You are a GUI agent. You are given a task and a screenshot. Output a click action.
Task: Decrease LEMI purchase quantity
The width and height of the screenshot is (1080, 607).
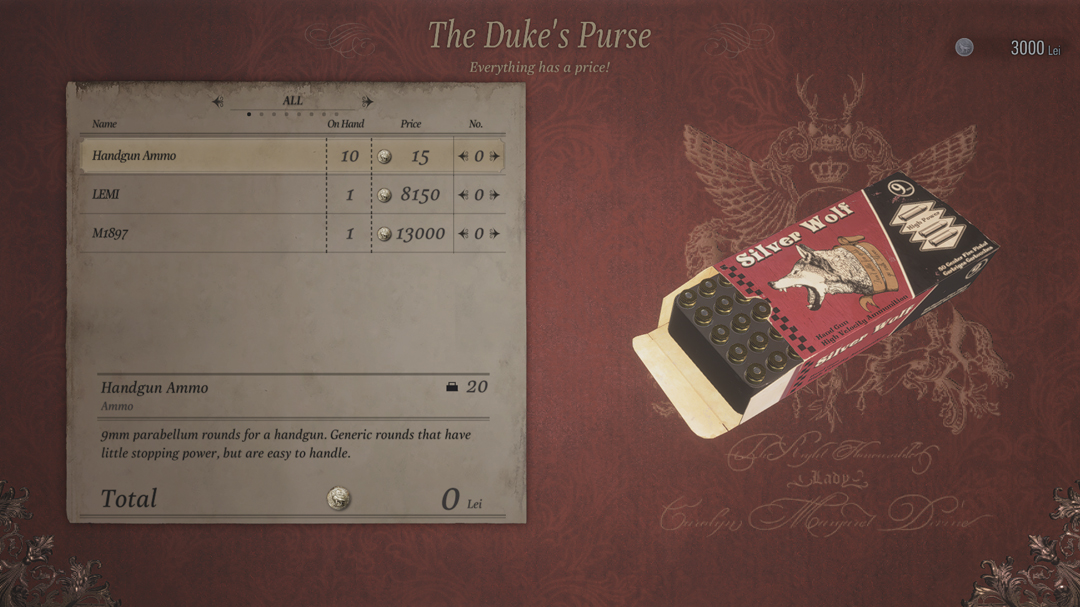[x=462, y=195]
